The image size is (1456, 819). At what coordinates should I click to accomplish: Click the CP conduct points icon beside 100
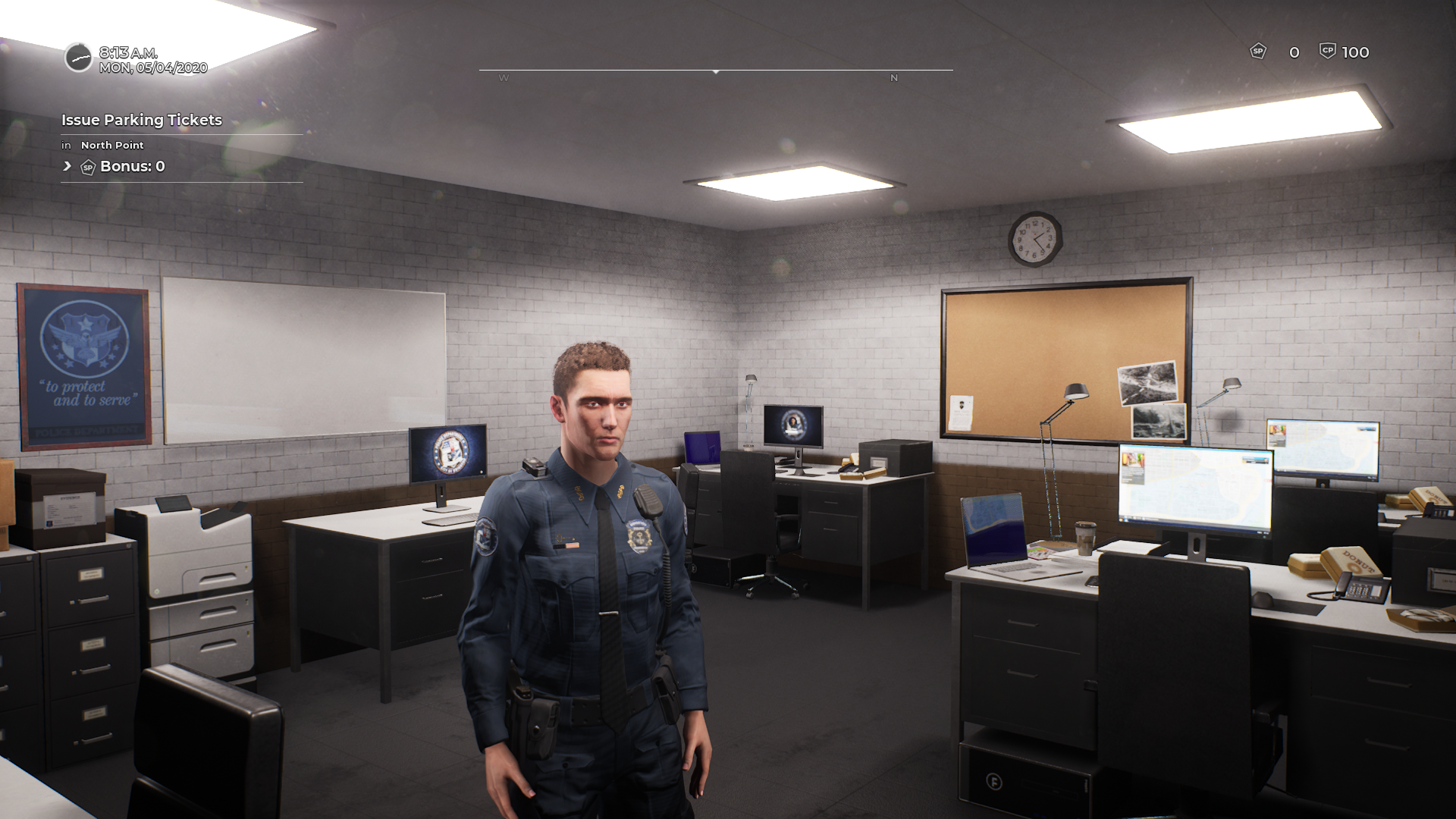click(x=1327, y=51)
